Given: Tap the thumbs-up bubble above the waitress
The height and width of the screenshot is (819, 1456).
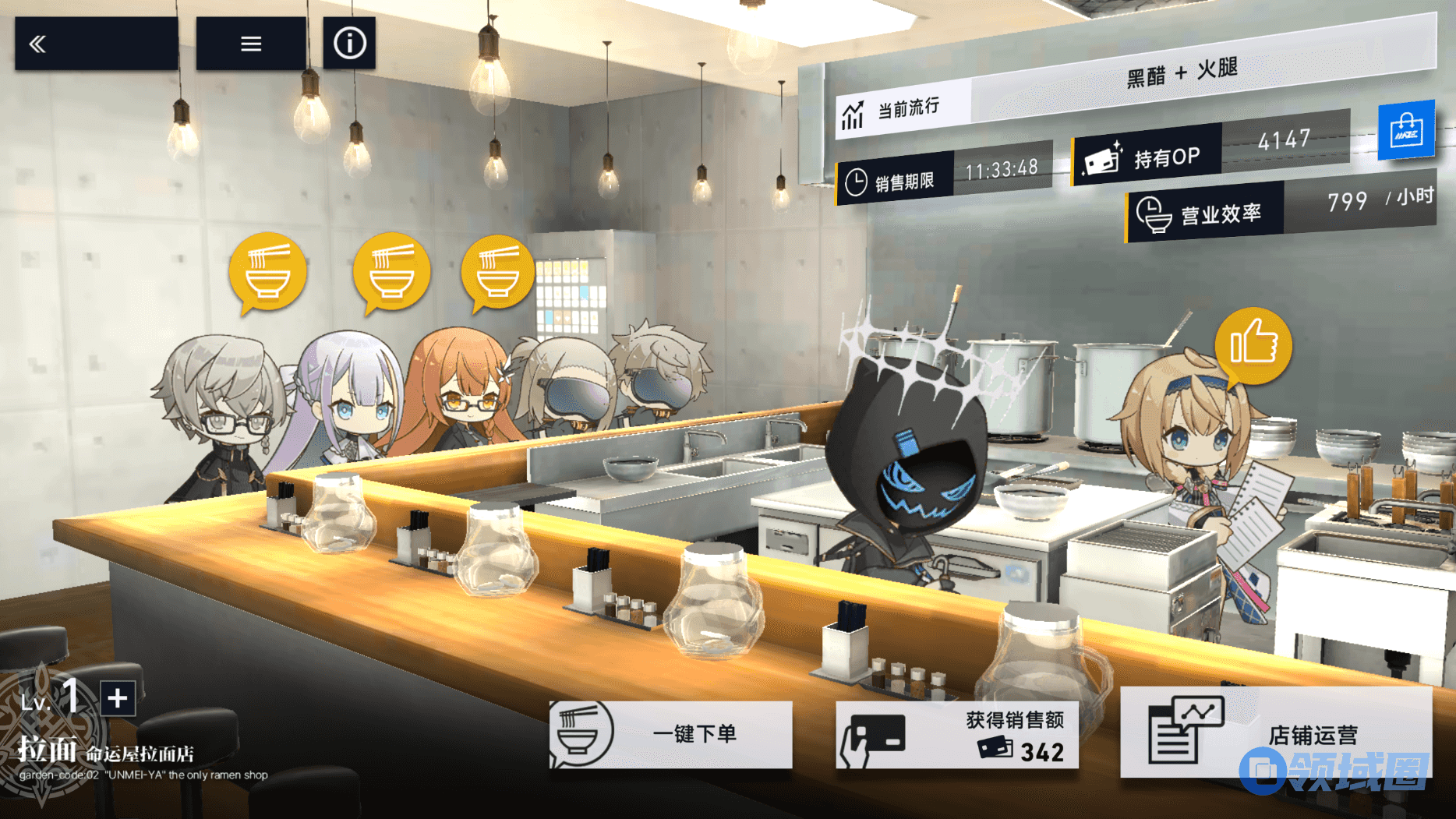Looking at the screenshot, I should click(1253, 346).
